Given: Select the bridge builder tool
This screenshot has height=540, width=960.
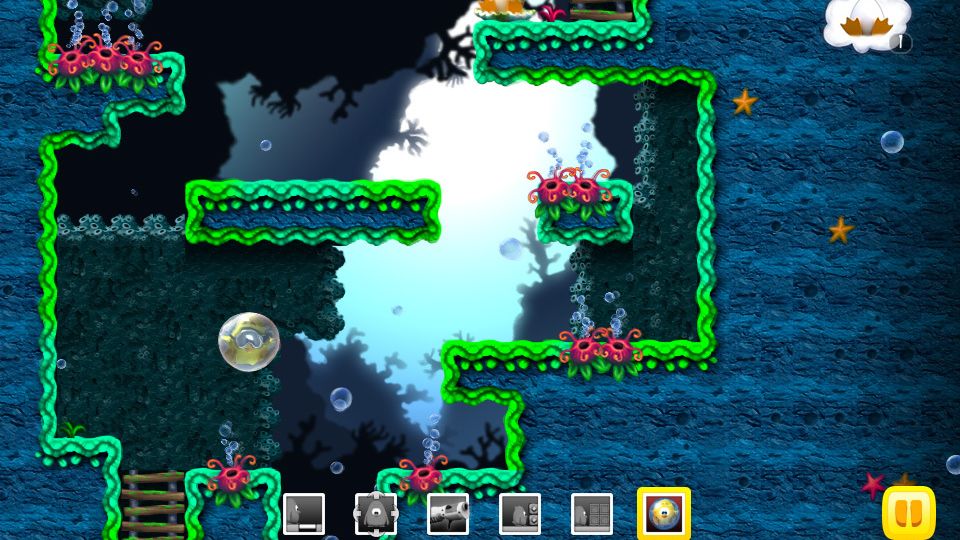Looking at the screenshot, I should [x=303, y=514].
